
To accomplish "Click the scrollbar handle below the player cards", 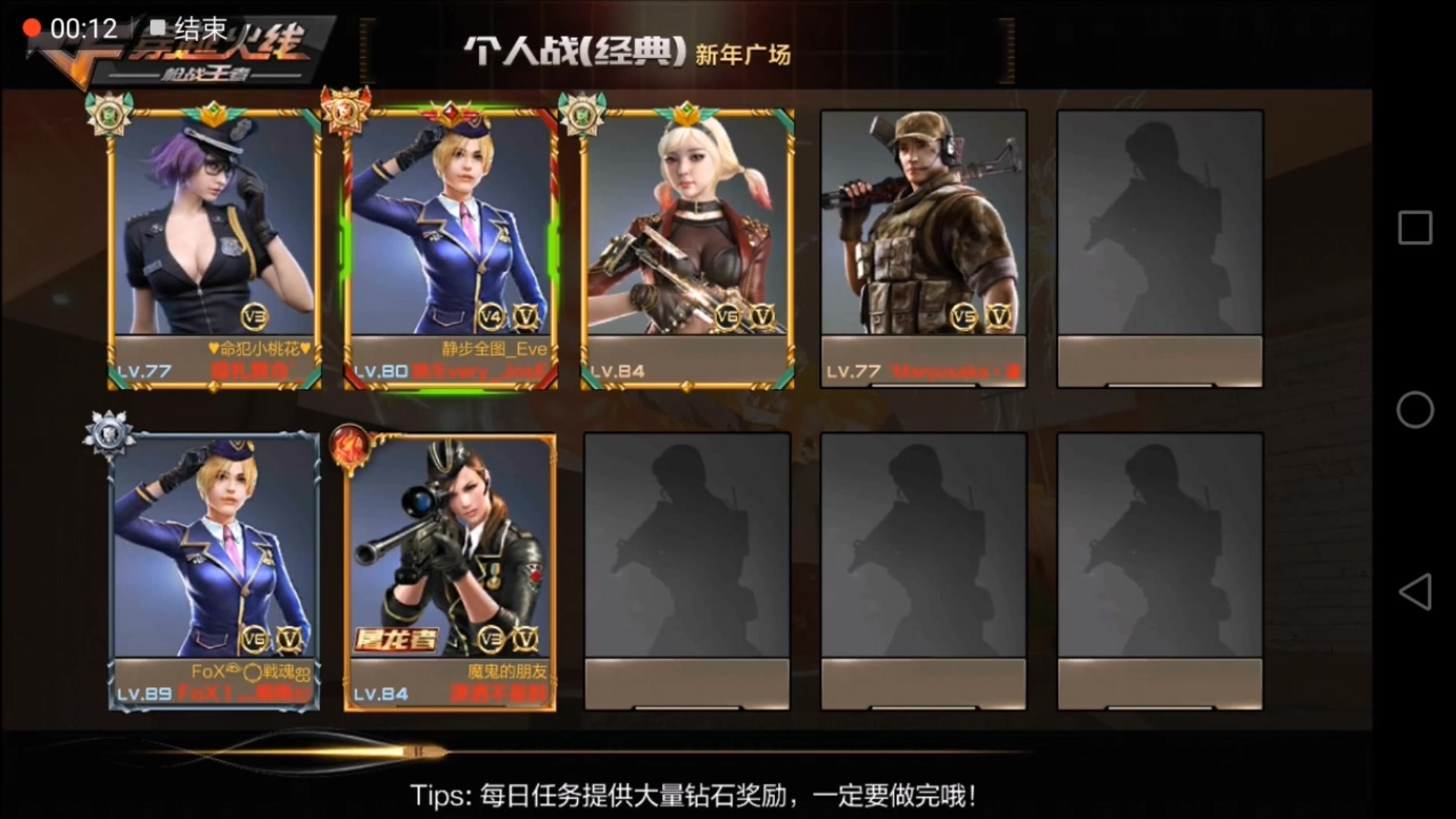I will point(420,751).
